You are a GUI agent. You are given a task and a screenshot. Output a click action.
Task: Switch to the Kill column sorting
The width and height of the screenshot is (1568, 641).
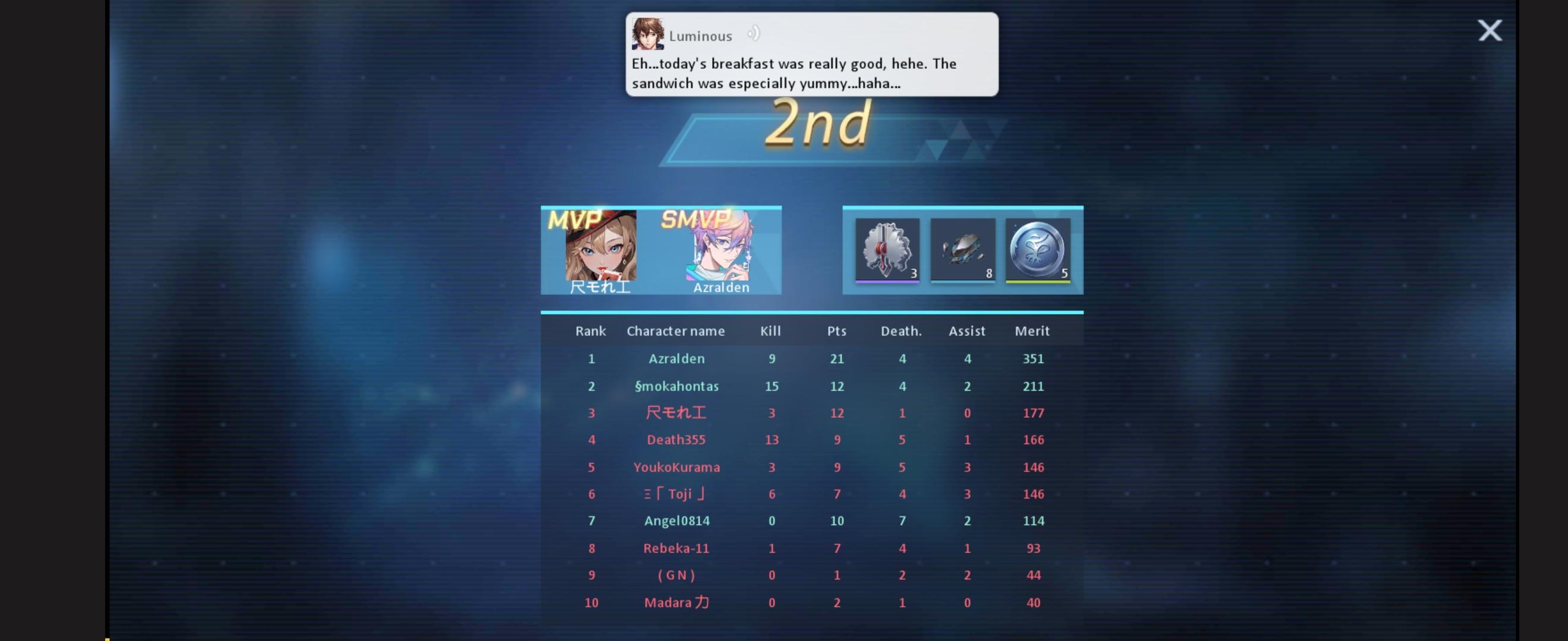[770, 331]
